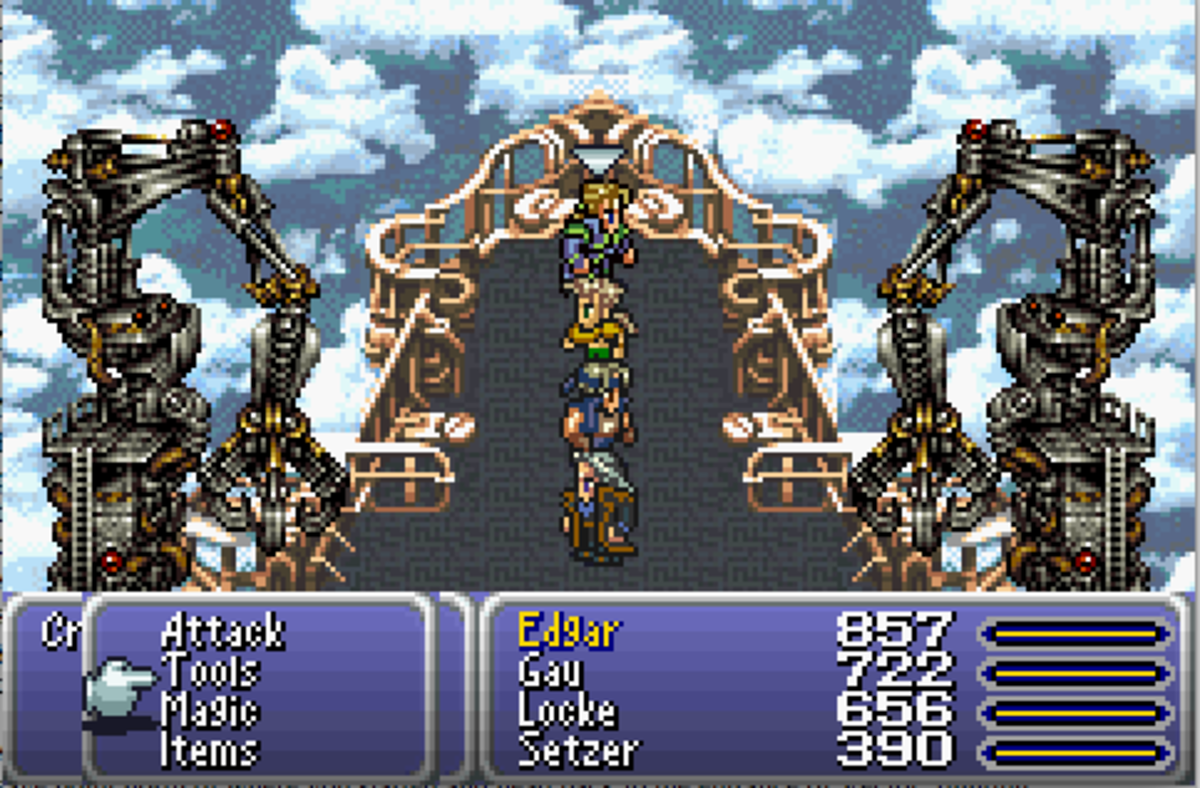Image resolution: width=1200 pixels, height=788 pixels.
Task: Open the Magic command
Action: coord(210,711)
